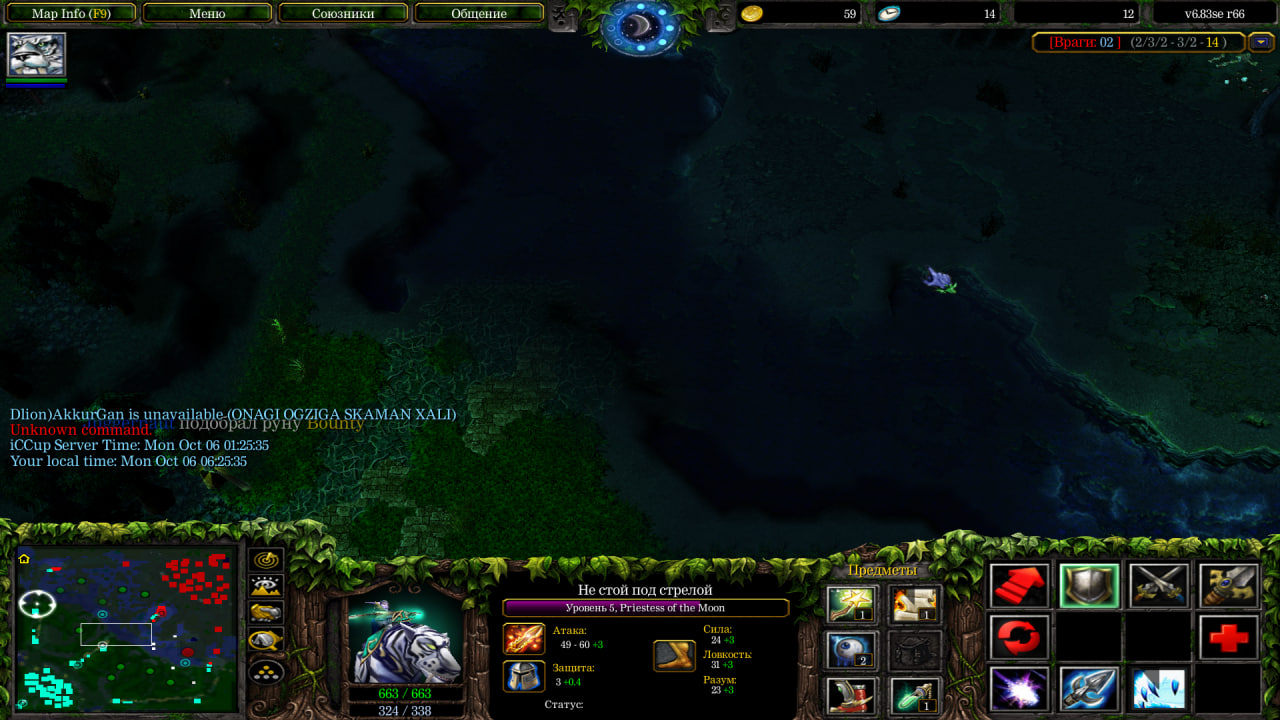1280x720 pixels.
Task: Toggle the minimap terrain display button
Action: tap(266, 586)
